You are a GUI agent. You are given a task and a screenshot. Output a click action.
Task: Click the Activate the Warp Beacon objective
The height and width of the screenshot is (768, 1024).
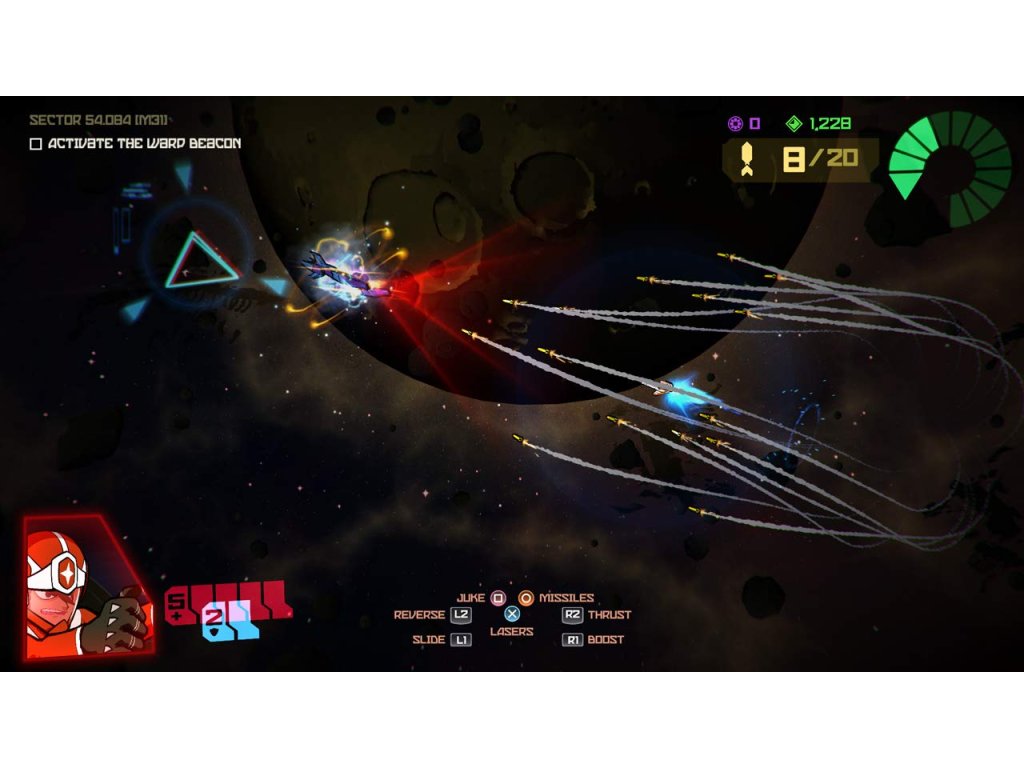point(144,144)
